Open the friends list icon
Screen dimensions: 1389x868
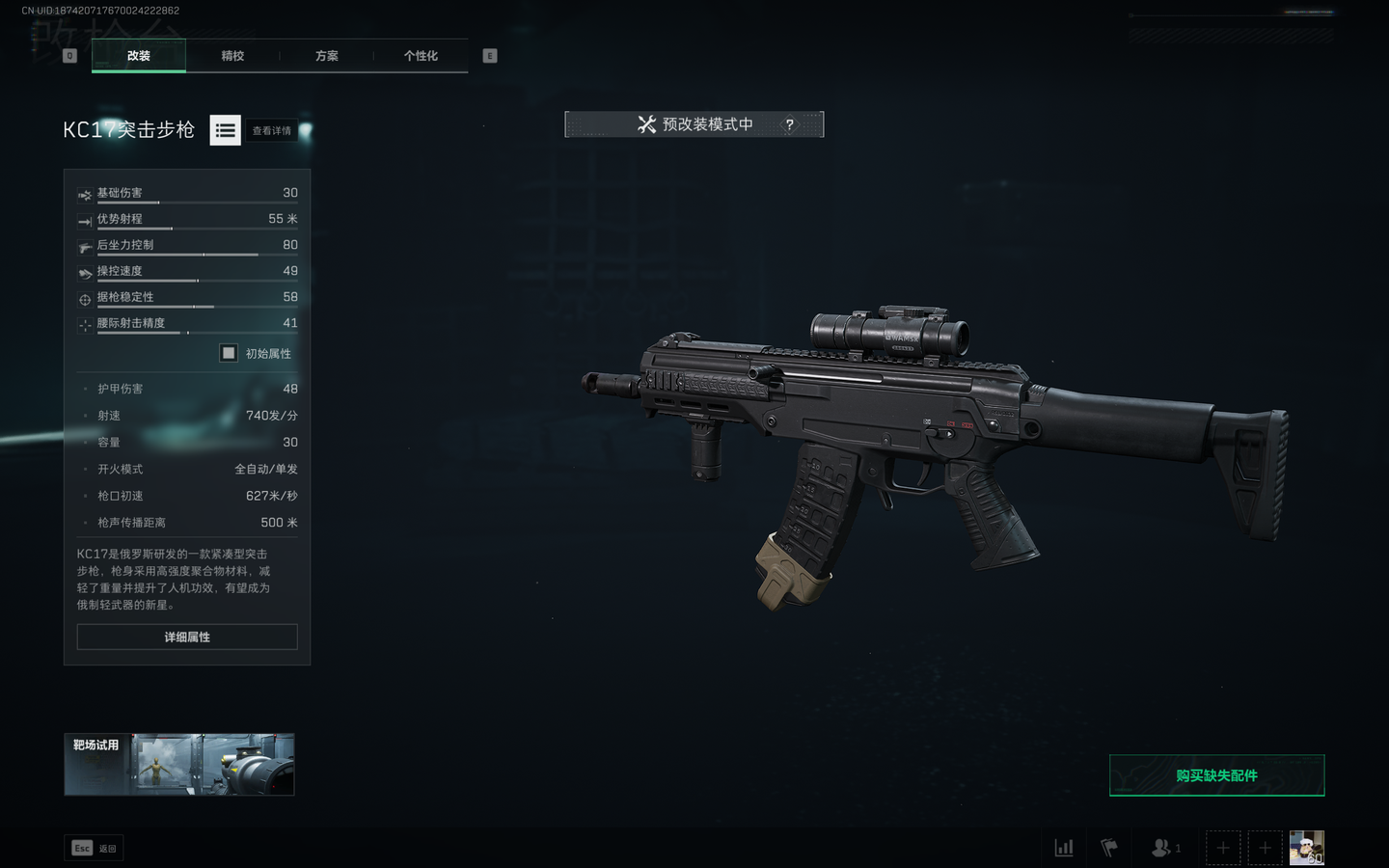coord(1165,848)
